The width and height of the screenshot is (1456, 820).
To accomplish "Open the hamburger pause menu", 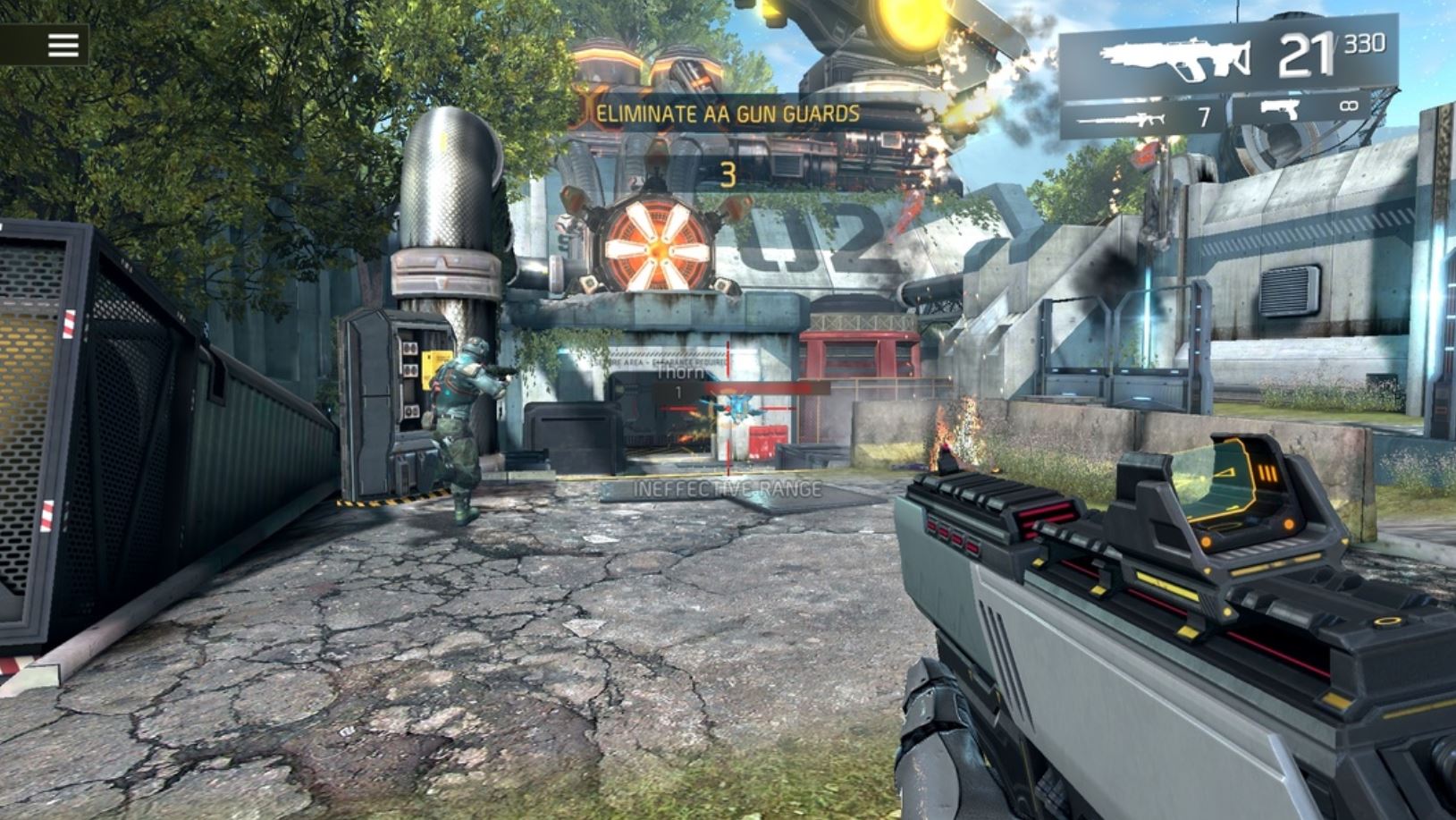I will [x=63, y=45].
